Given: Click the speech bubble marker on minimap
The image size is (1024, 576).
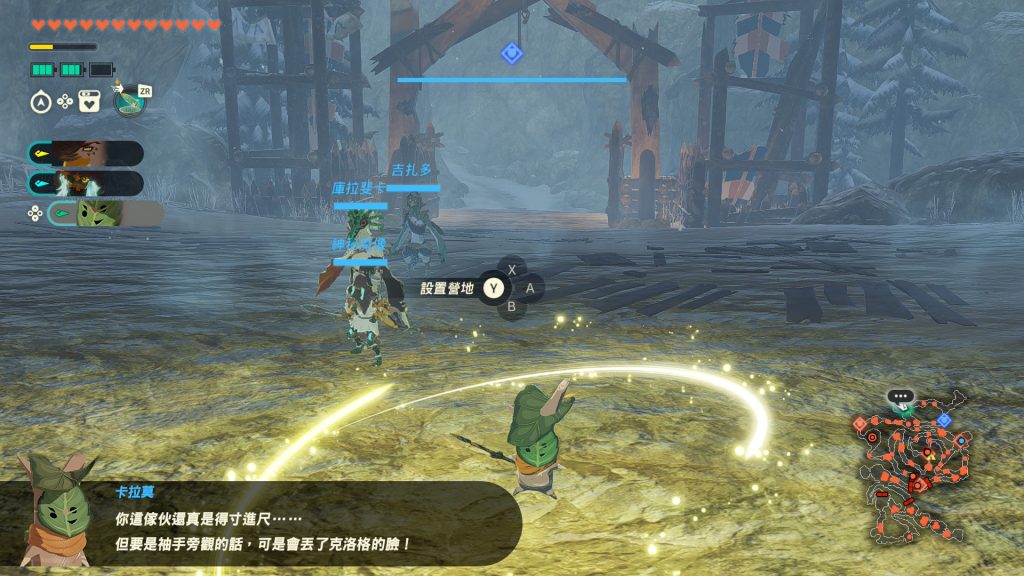Looking at the screenshot, I should coord(901,397).
